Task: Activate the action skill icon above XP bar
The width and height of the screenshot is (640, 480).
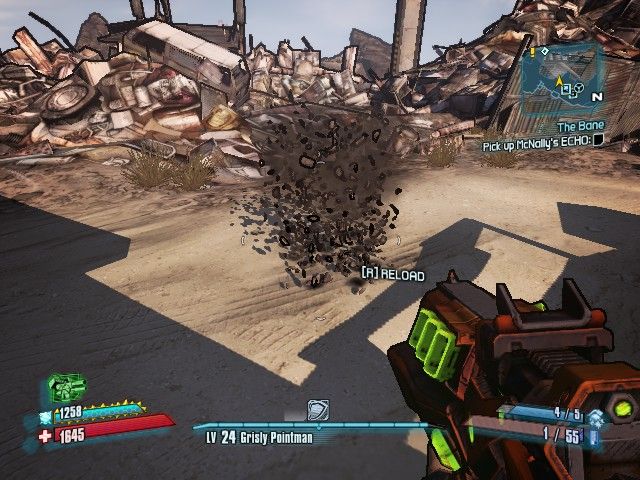Action: pos(317,410)
